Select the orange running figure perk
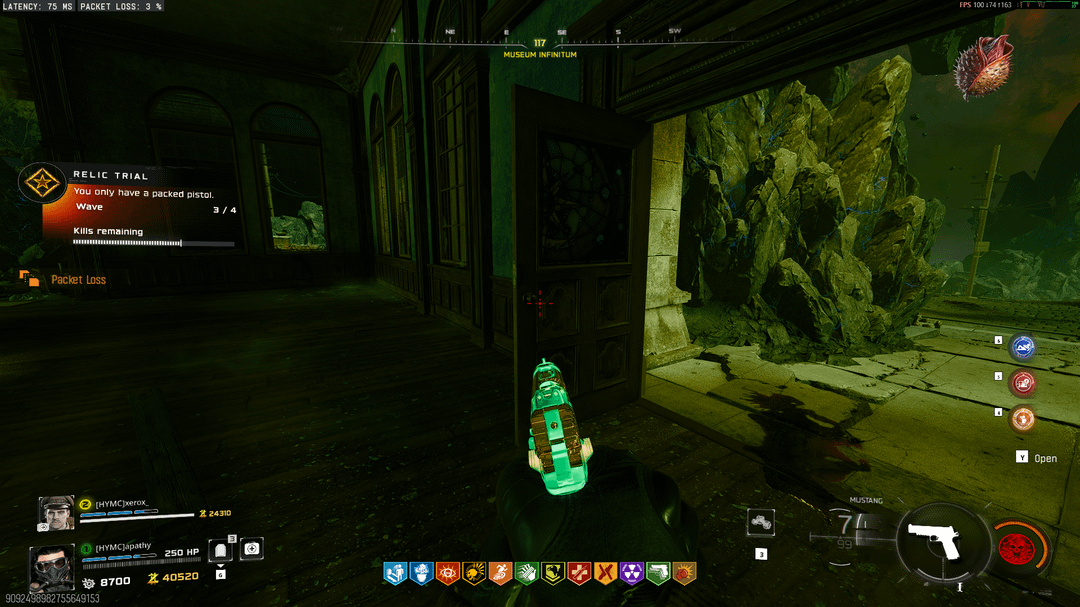Image resolution: width=1080 pixels, height=607 pixels. (500, 573)
